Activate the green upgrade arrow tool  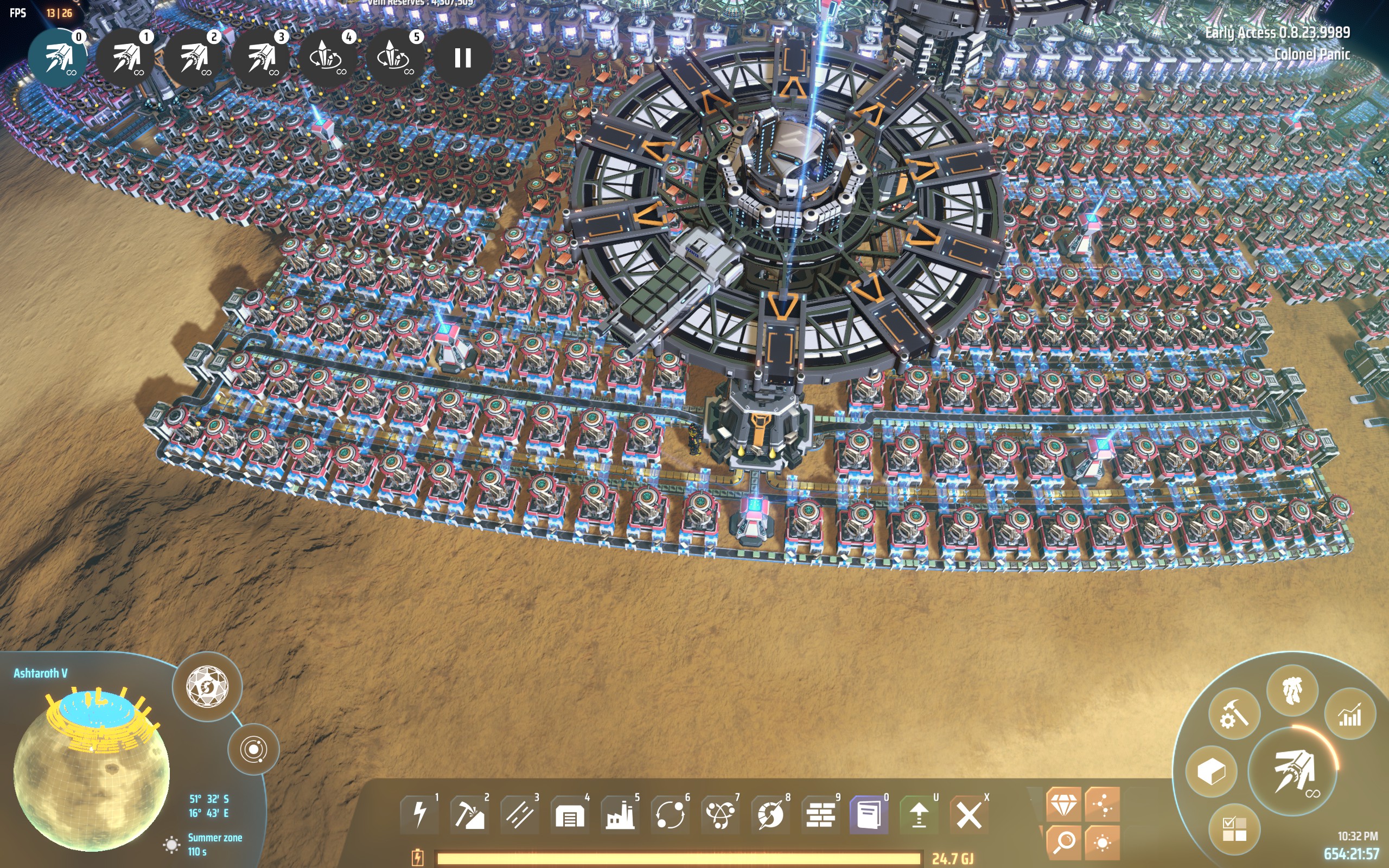[x=920, y=814]
